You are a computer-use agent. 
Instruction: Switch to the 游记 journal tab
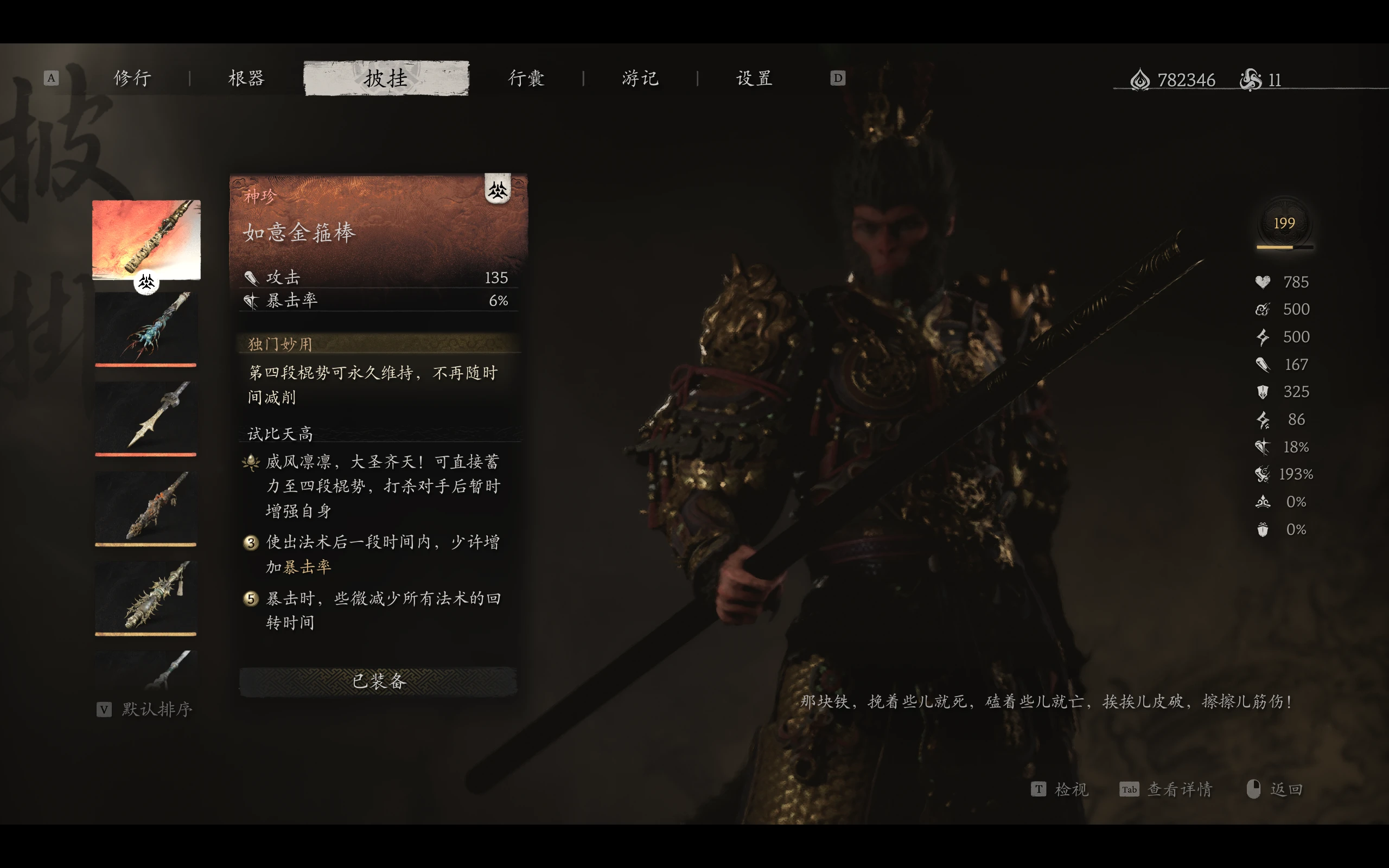pyautogui.click(x=640, y=78)
